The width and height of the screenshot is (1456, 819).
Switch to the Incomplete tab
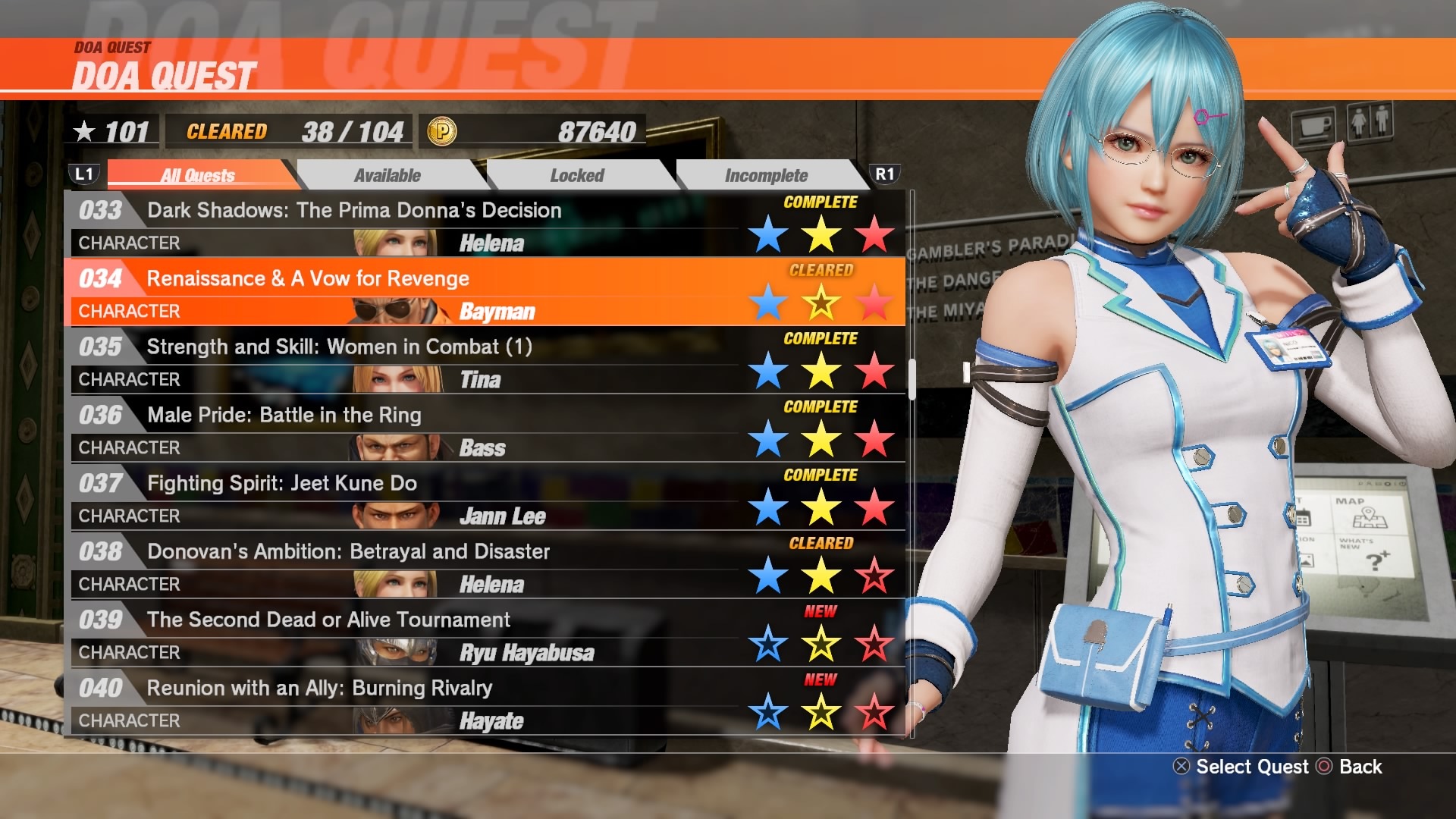point(766,175)
